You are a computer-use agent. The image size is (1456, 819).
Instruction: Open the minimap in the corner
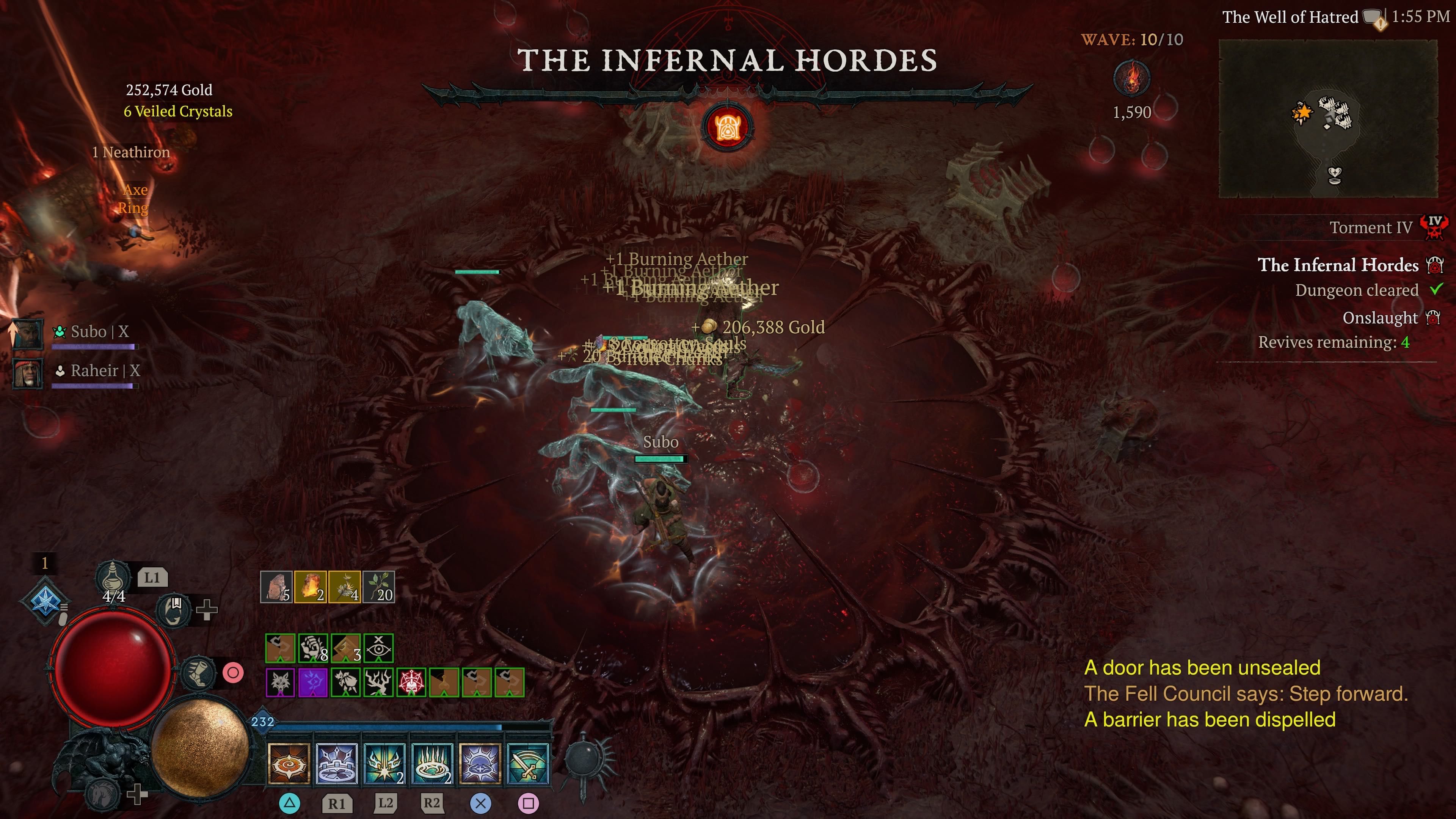[x=1328, y=118]
